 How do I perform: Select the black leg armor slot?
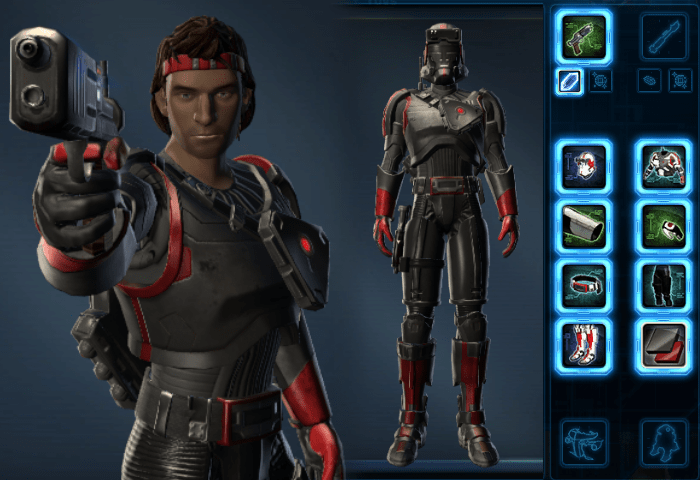coord(662,284)
